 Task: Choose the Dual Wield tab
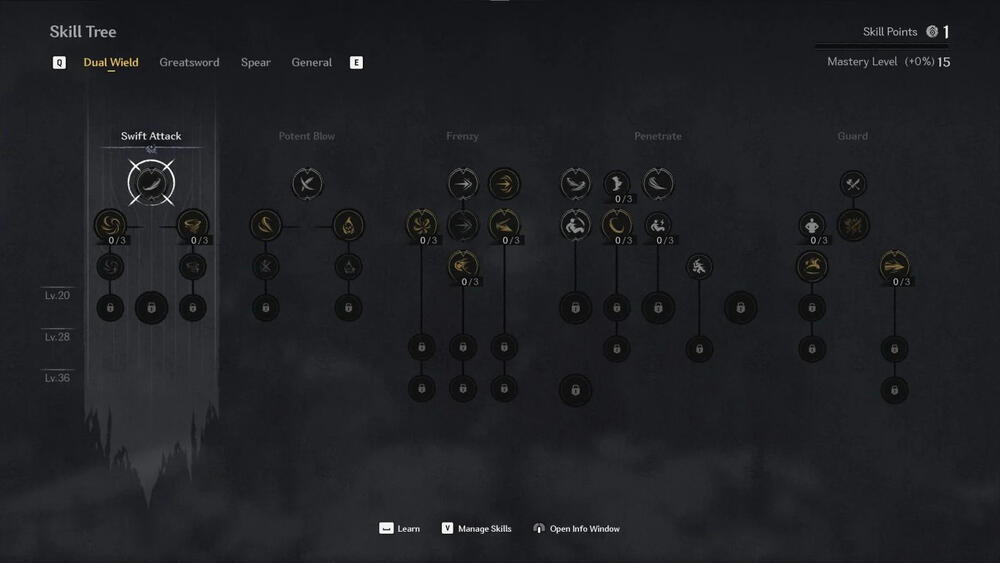(x=111, y=62)
